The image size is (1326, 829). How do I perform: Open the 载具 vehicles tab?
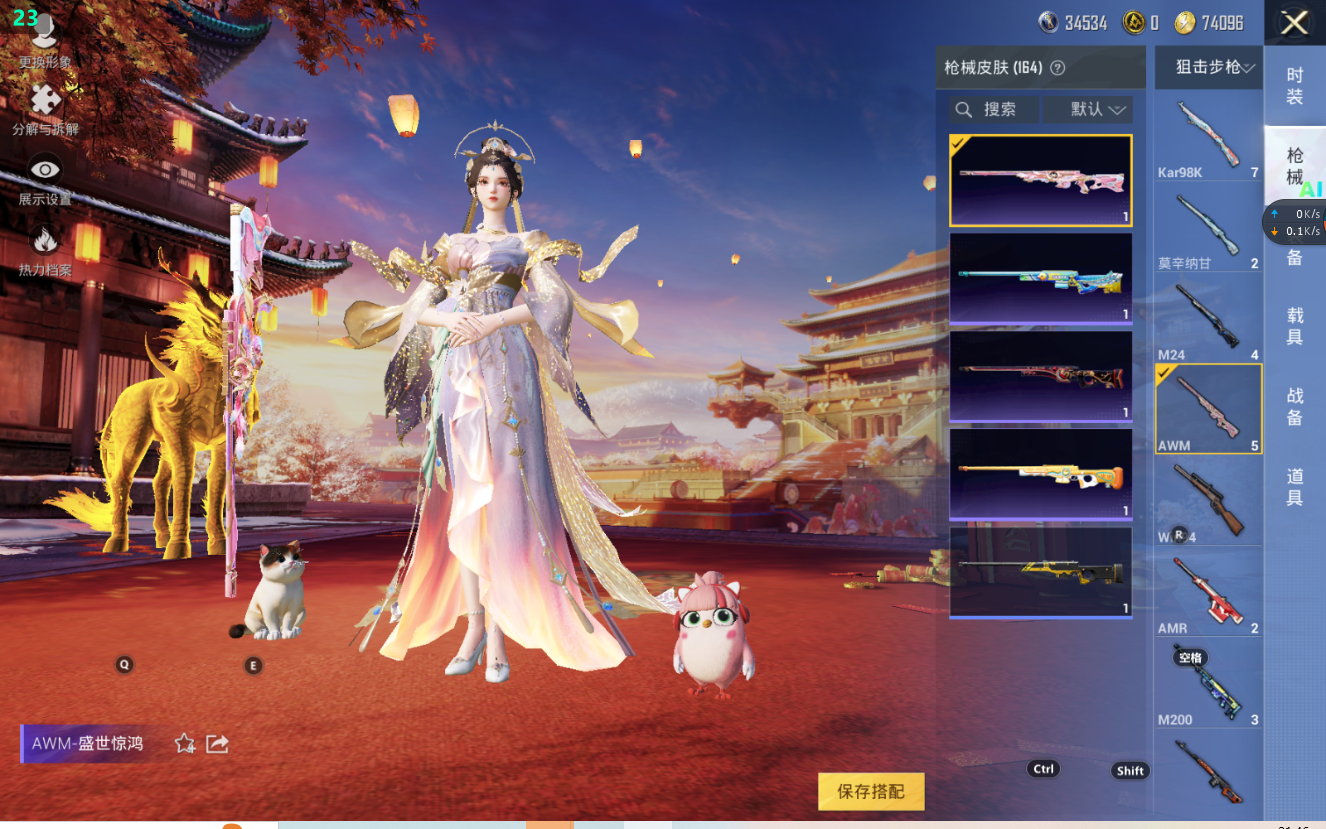click(x=1294, y=326)
